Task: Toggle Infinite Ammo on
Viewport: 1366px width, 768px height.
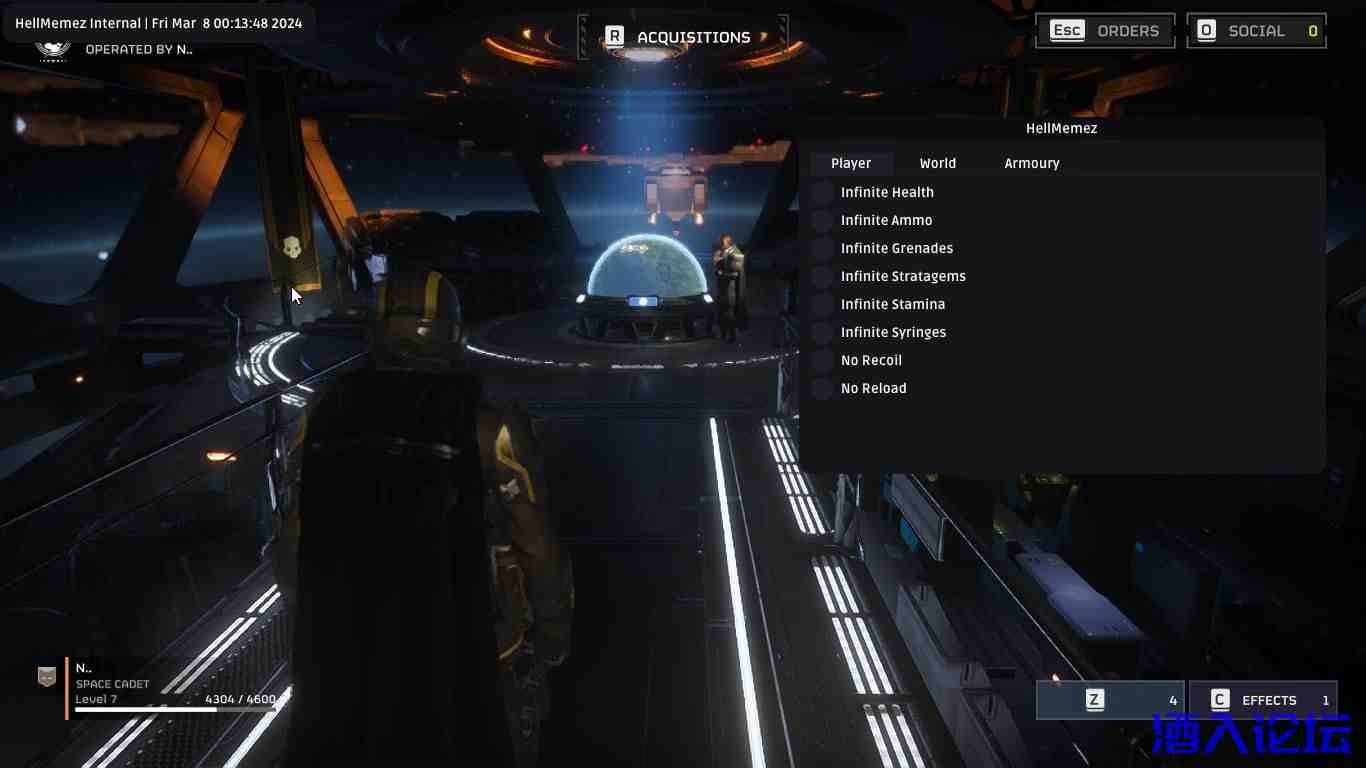Action: coord(823,220)
